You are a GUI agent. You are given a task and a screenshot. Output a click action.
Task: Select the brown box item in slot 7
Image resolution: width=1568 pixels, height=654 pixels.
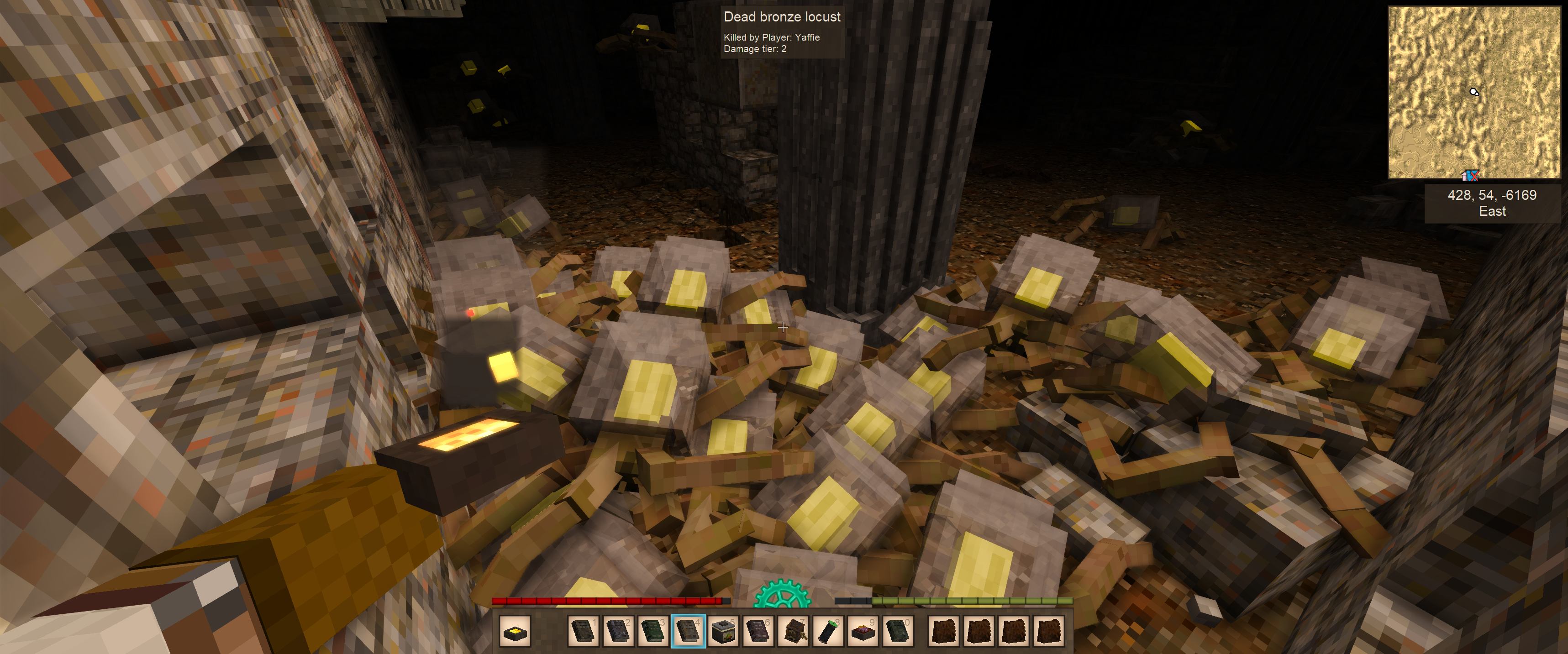coord(793,632)
